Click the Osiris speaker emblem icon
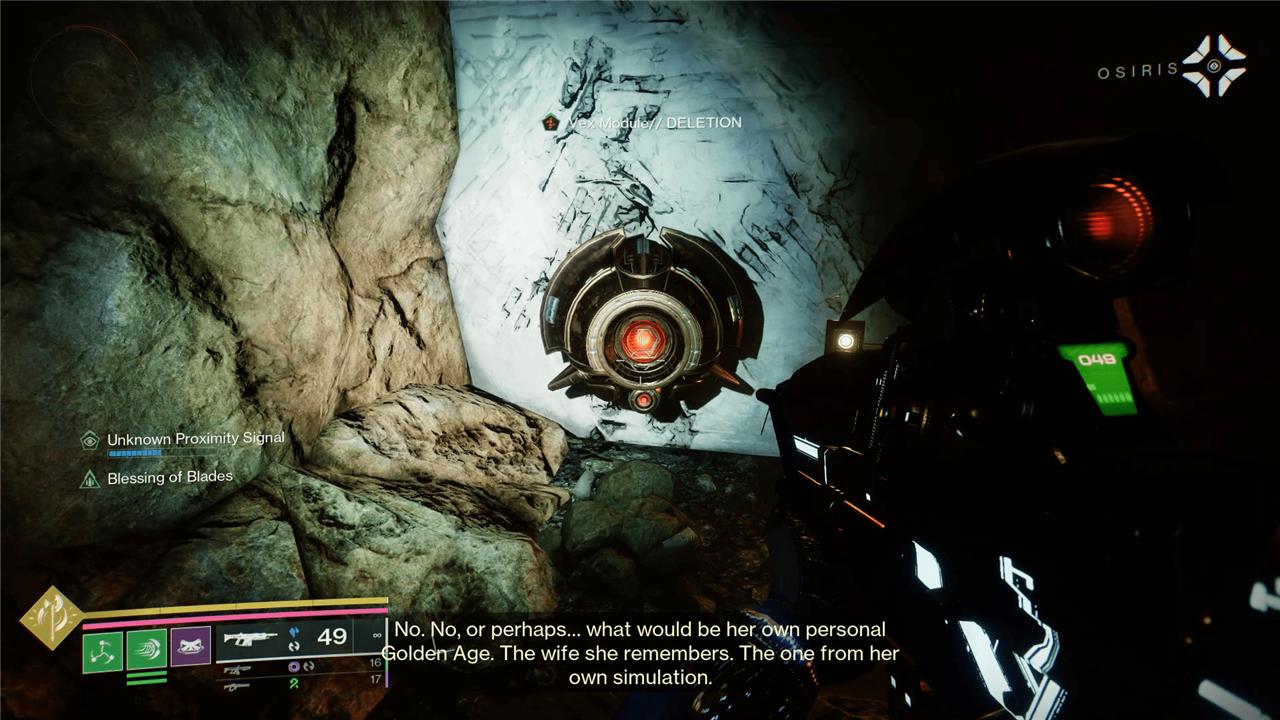This screenshot has width=1280, height=720. tap(1214, 66)
